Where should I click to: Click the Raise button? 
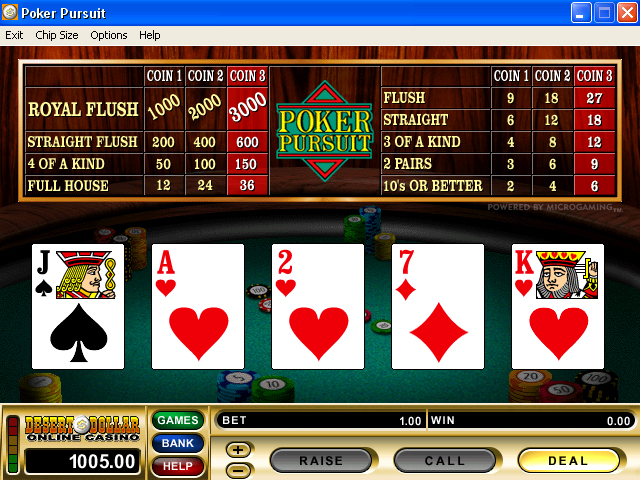pyautogui.click(x=321, y=461)
